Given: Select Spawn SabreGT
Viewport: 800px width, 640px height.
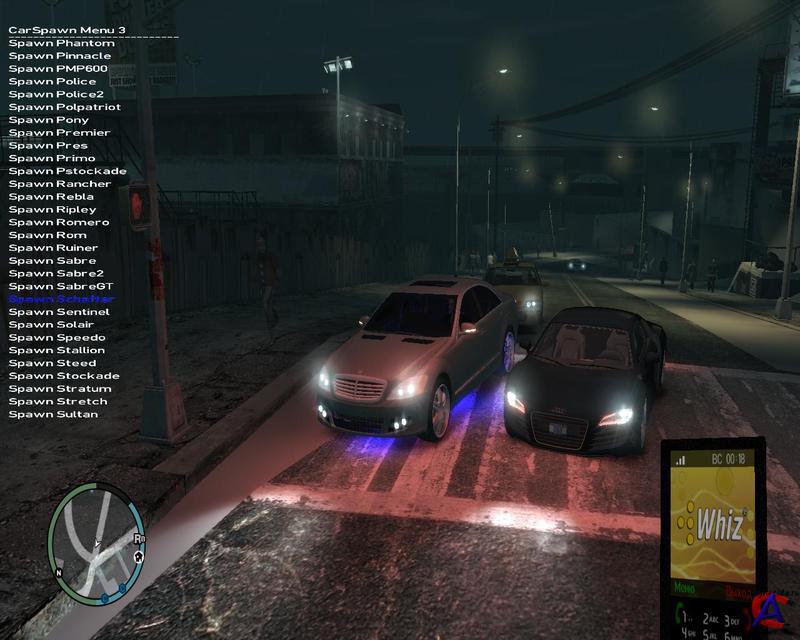Looking at the screenshot, I should click(x=61, y=286).
